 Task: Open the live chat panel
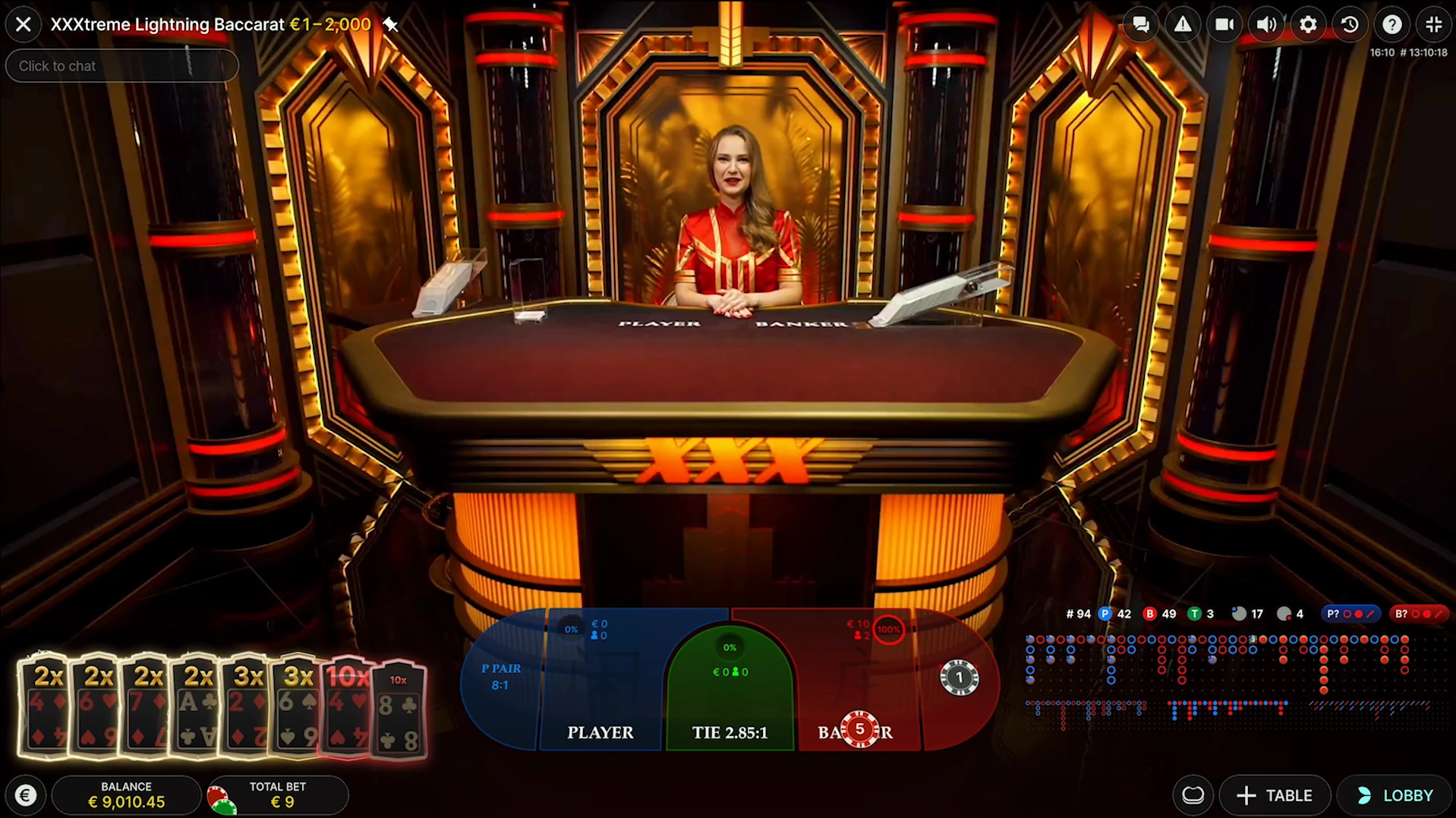[x=1141, y=24]
